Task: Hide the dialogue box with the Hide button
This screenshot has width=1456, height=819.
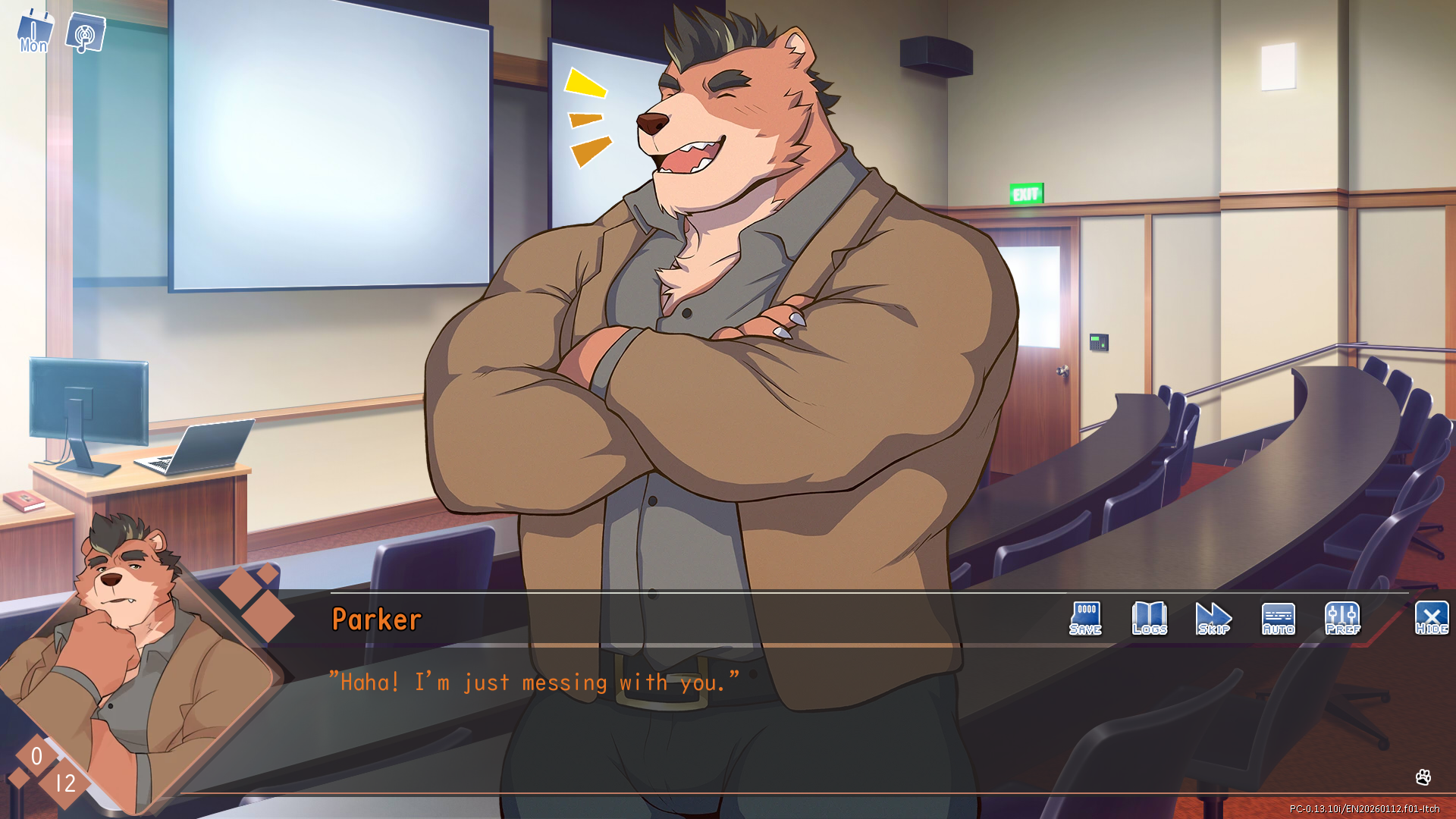Action: 1430,618
